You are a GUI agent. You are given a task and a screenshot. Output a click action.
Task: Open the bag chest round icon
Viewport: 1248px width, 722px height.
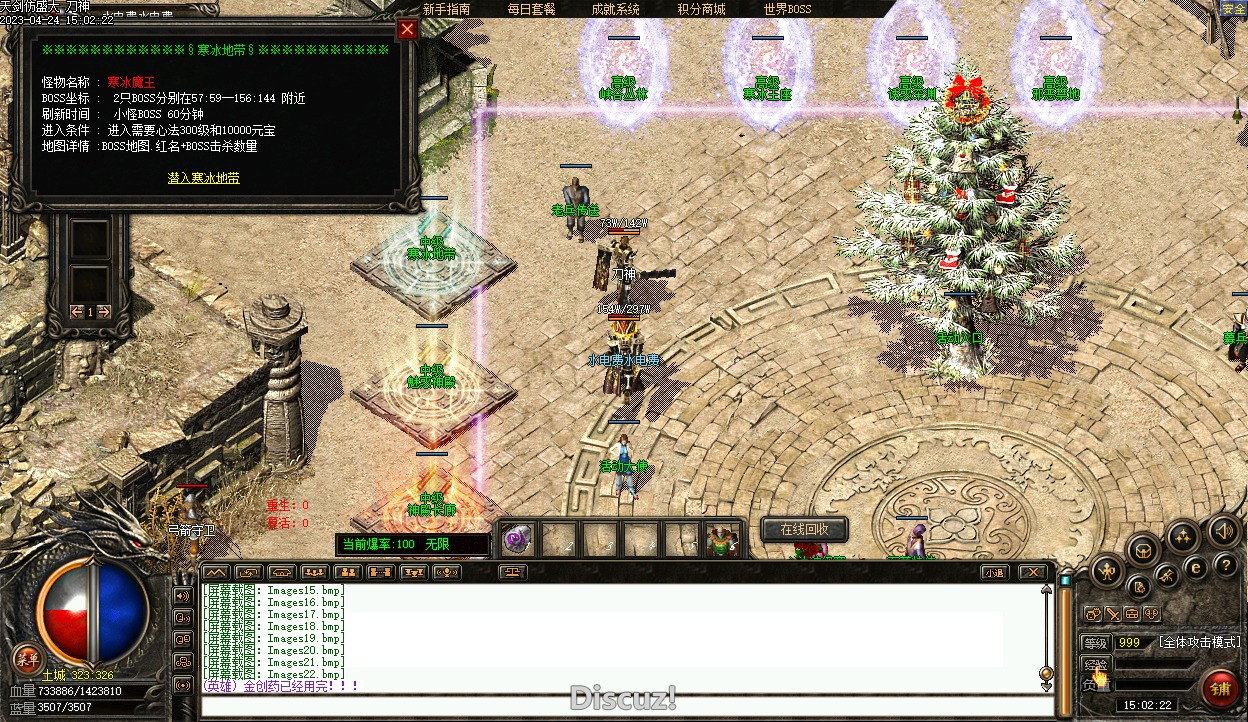click(1144, 548)
